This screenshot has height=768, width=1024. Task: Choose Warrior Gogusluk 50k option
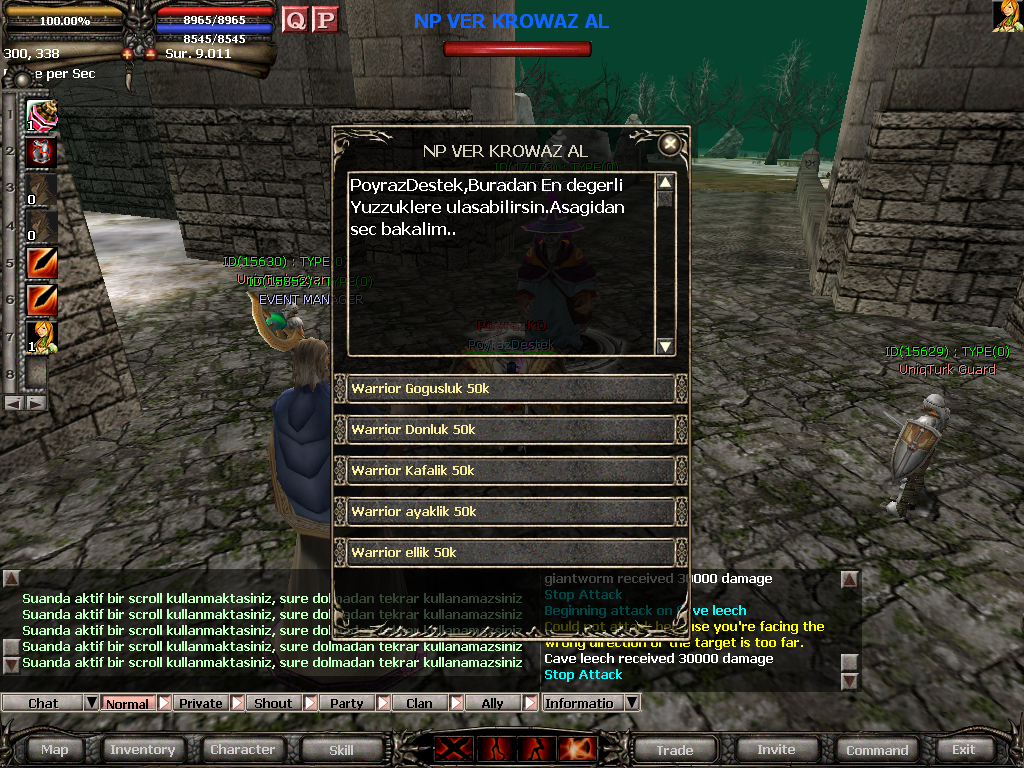pyautogui.click(x=510, y=389)
